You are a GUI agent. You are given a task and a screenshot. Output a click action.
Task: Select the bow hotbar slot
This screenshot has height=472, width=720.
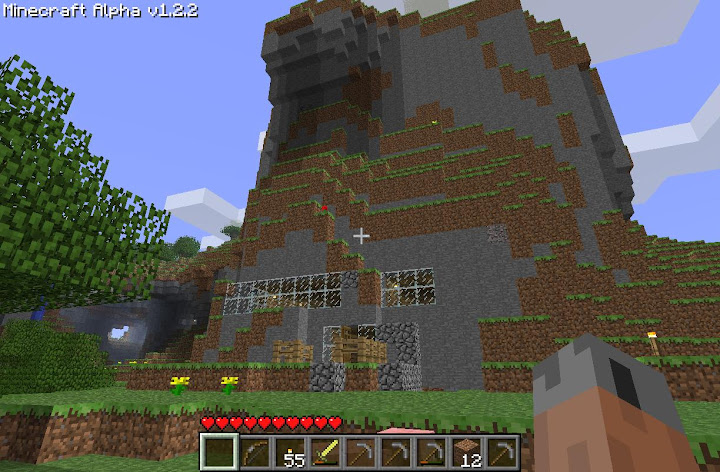point(255,451)
